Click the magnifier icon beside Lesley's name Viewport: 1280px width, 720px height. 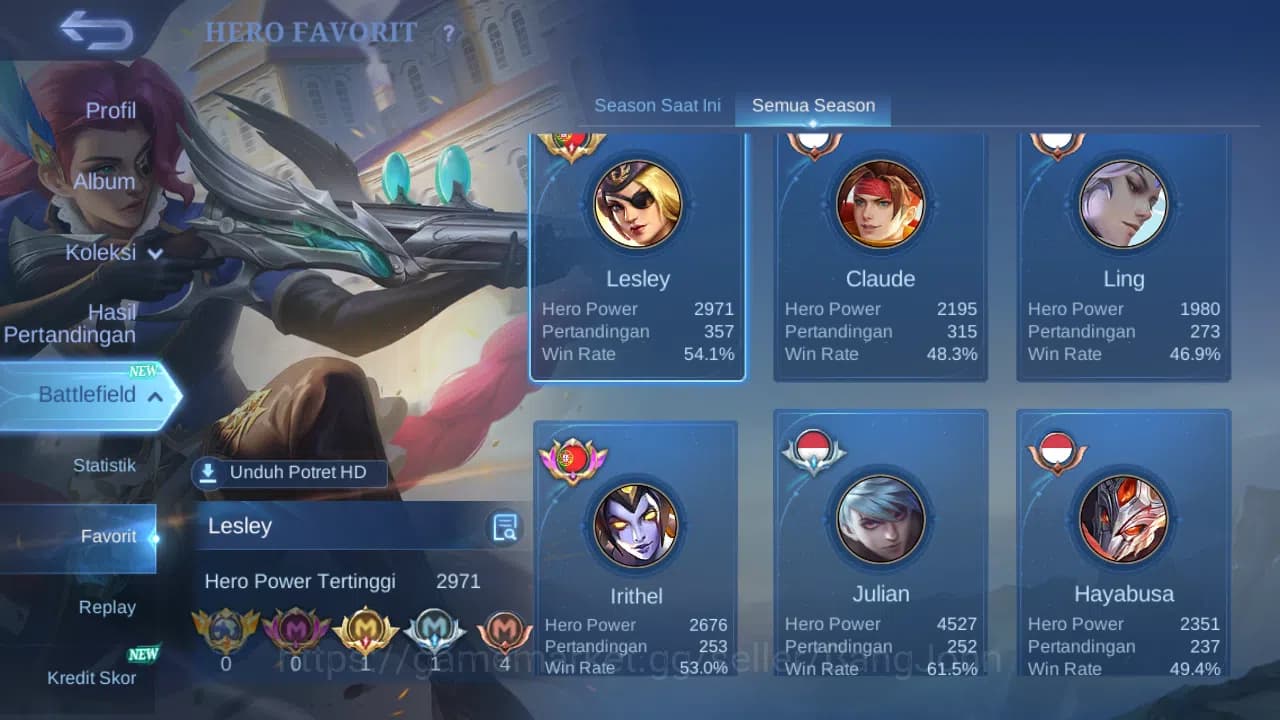pos(504,526)
